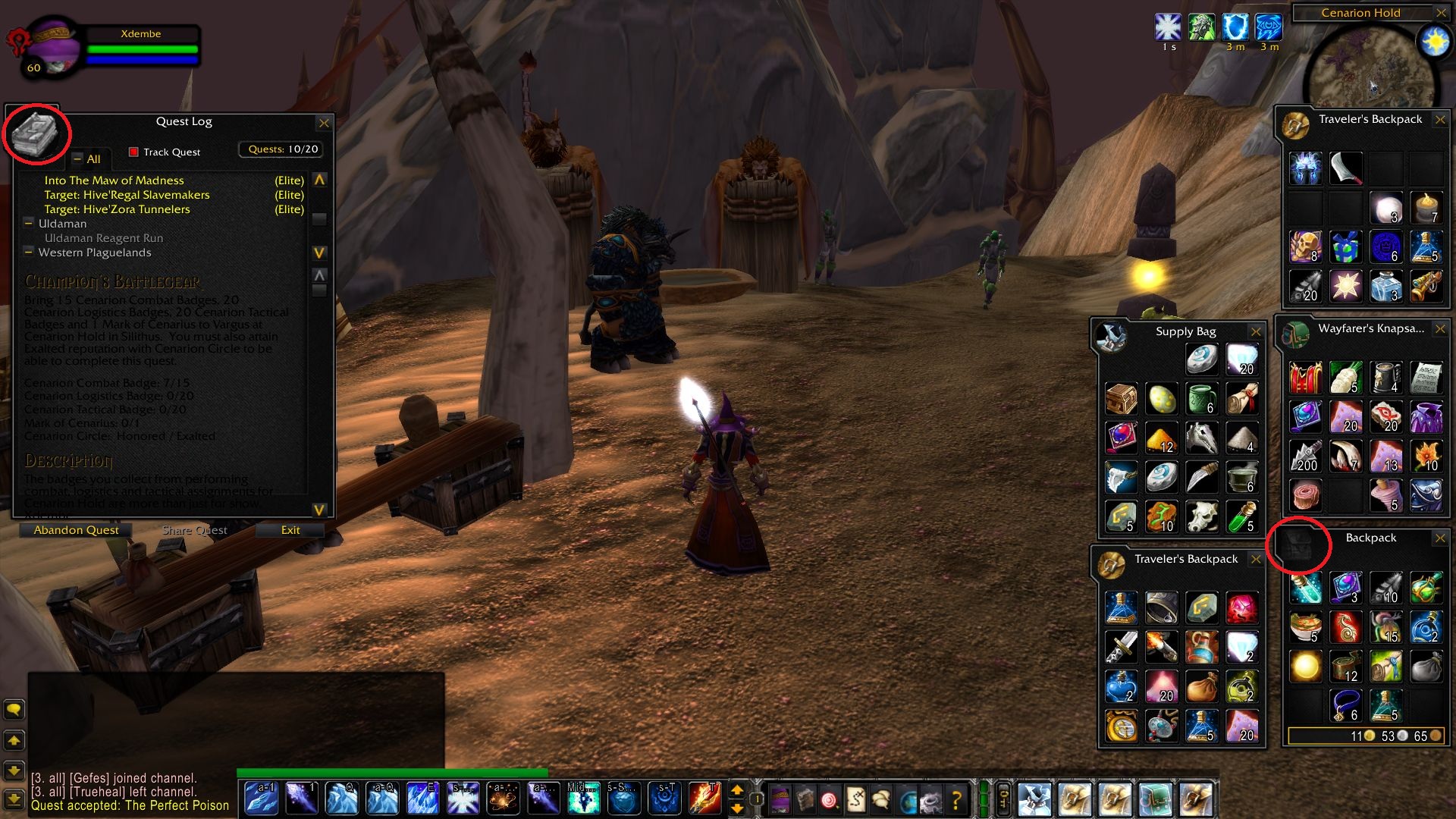Viewport: 1456px width, 819px height.
Task: Close the bottom Backpack window
Action: [1440, 538]
